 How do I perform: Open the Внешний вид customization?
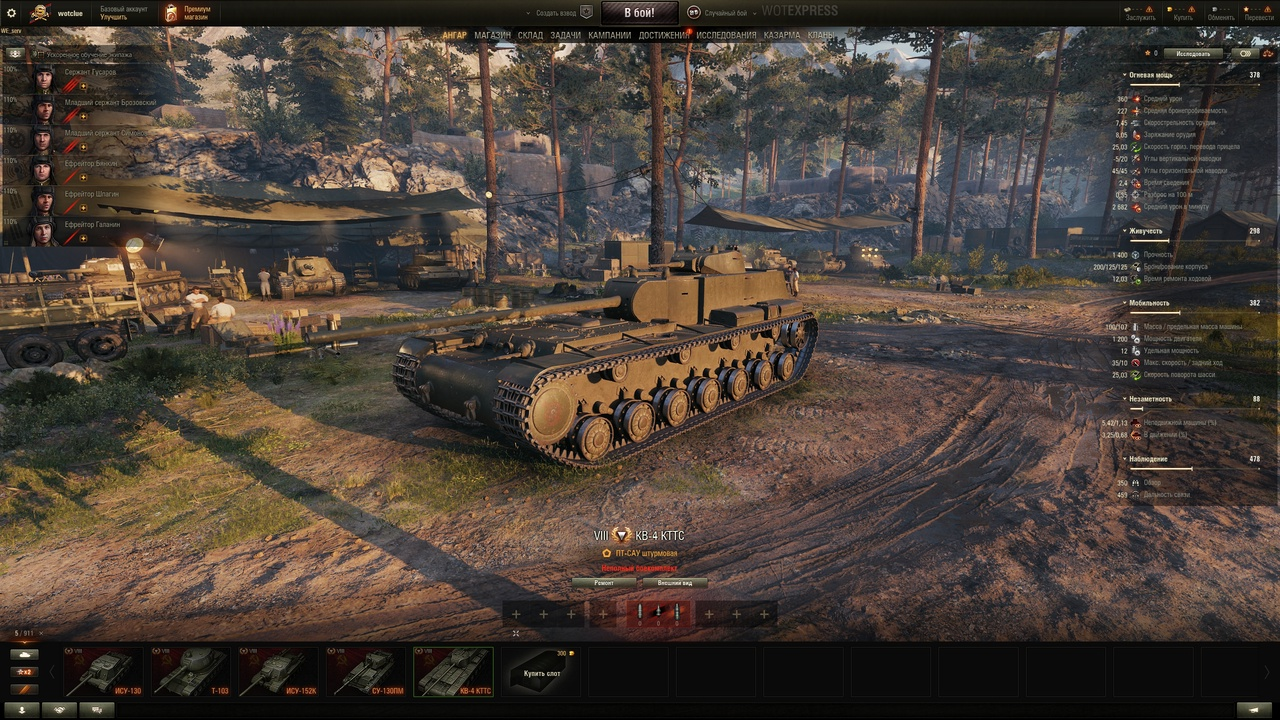point(675,582)
